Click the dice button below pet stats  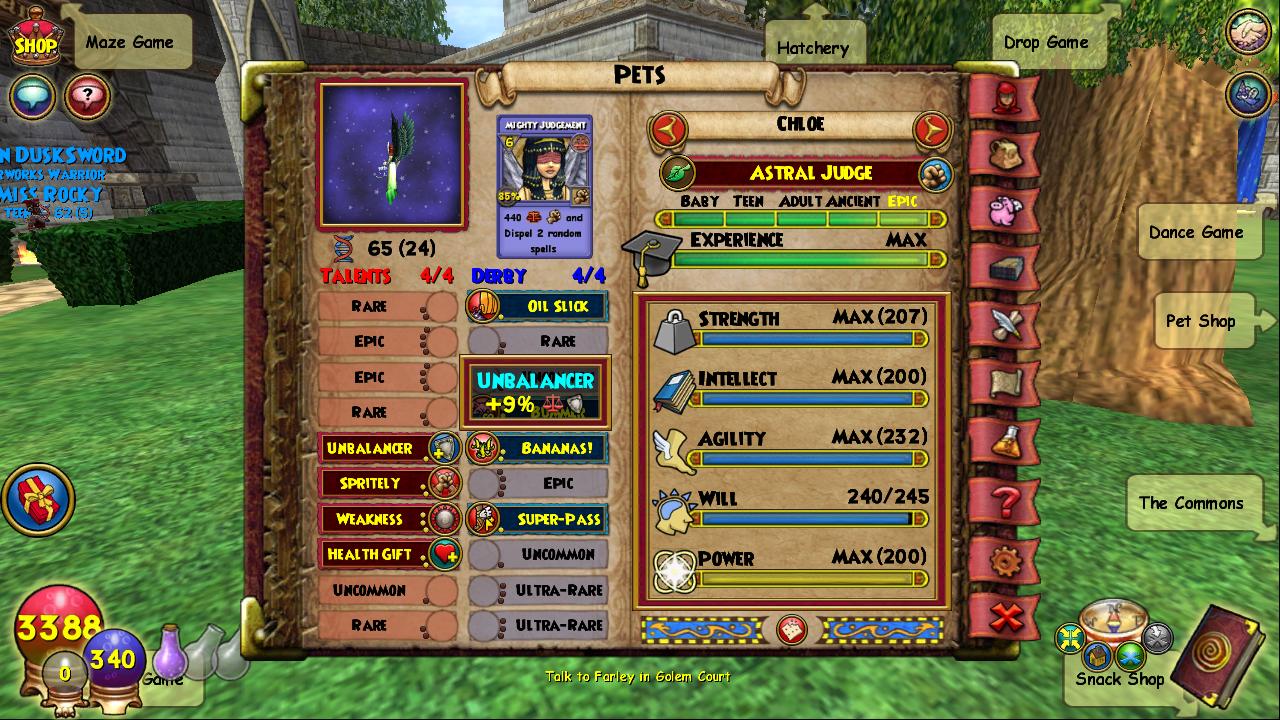[x=792, y=630]
